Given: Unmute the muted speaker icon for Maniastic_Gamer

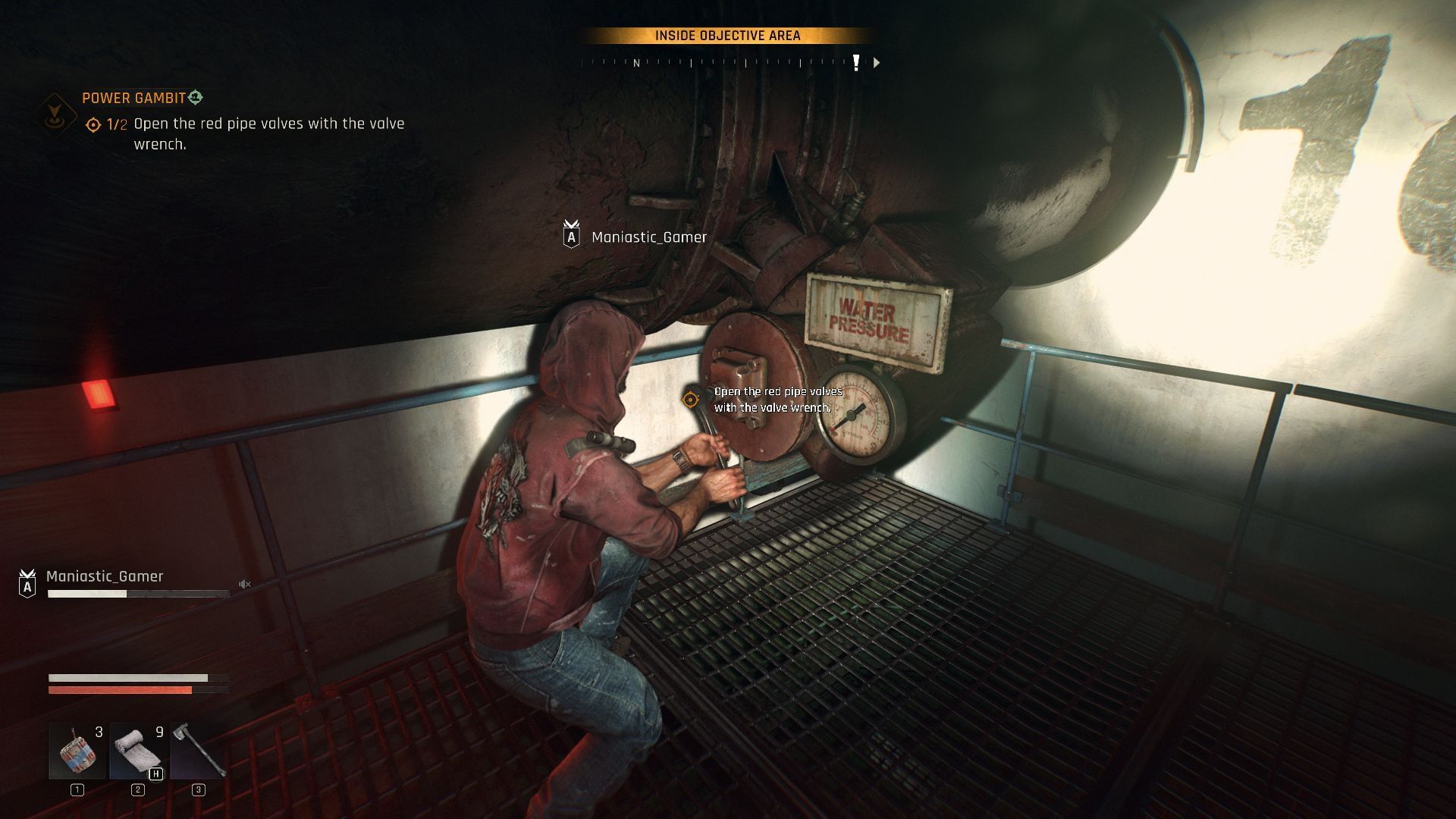Looking at the screenshot, I should [x=243, y=583].
